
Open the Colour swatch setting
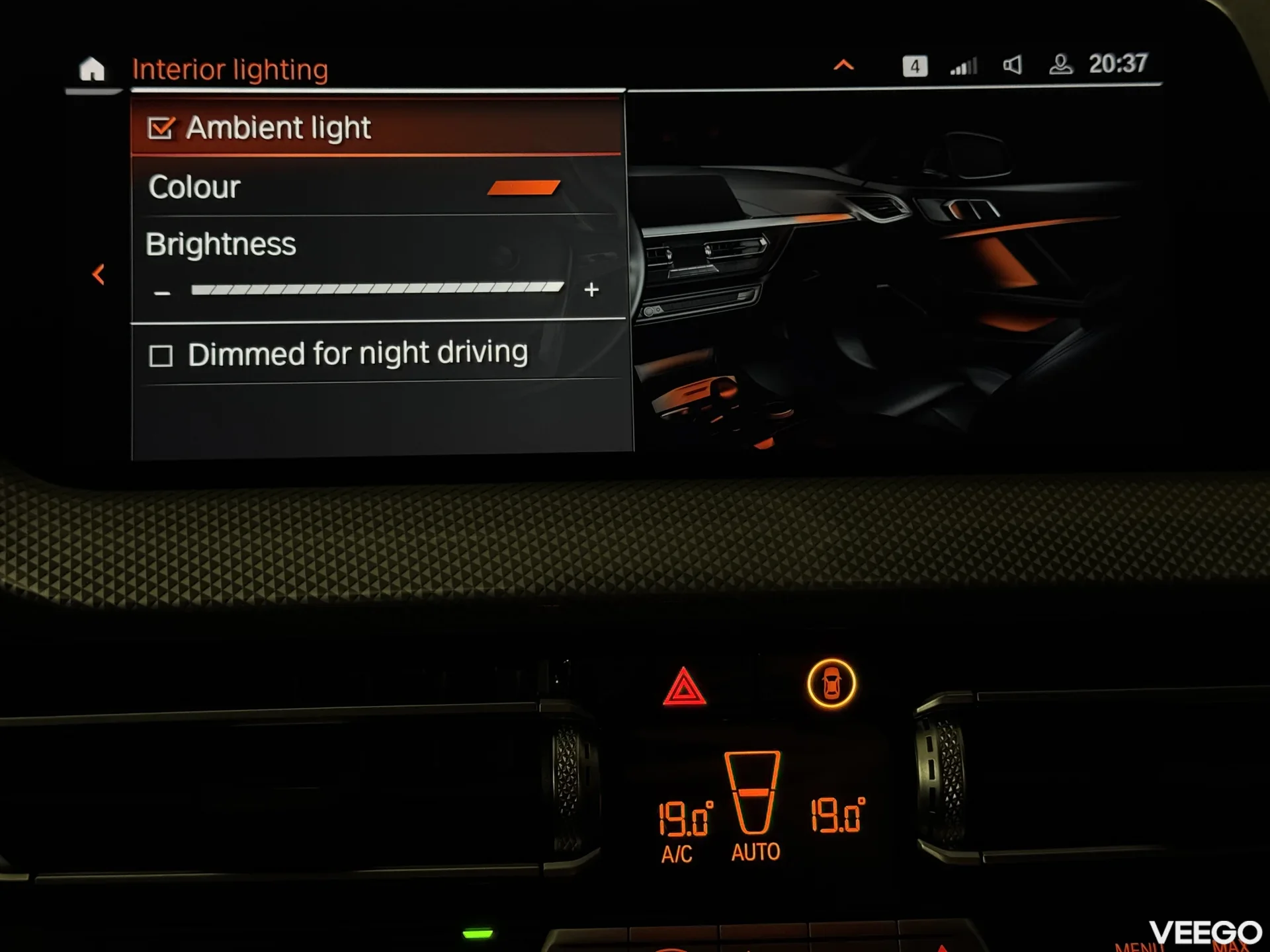click(x=523, y=188)
